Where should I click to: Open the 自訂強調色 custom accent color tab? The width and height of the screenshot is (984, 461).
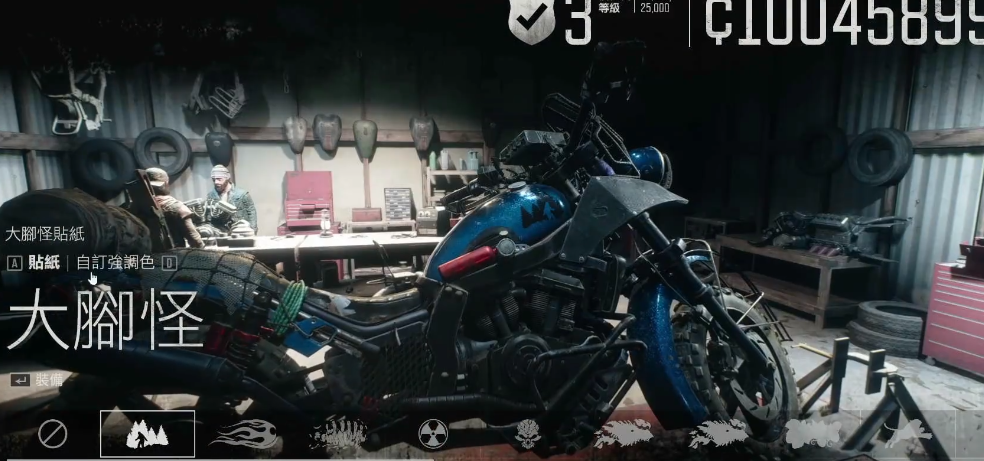pos(115,263)
